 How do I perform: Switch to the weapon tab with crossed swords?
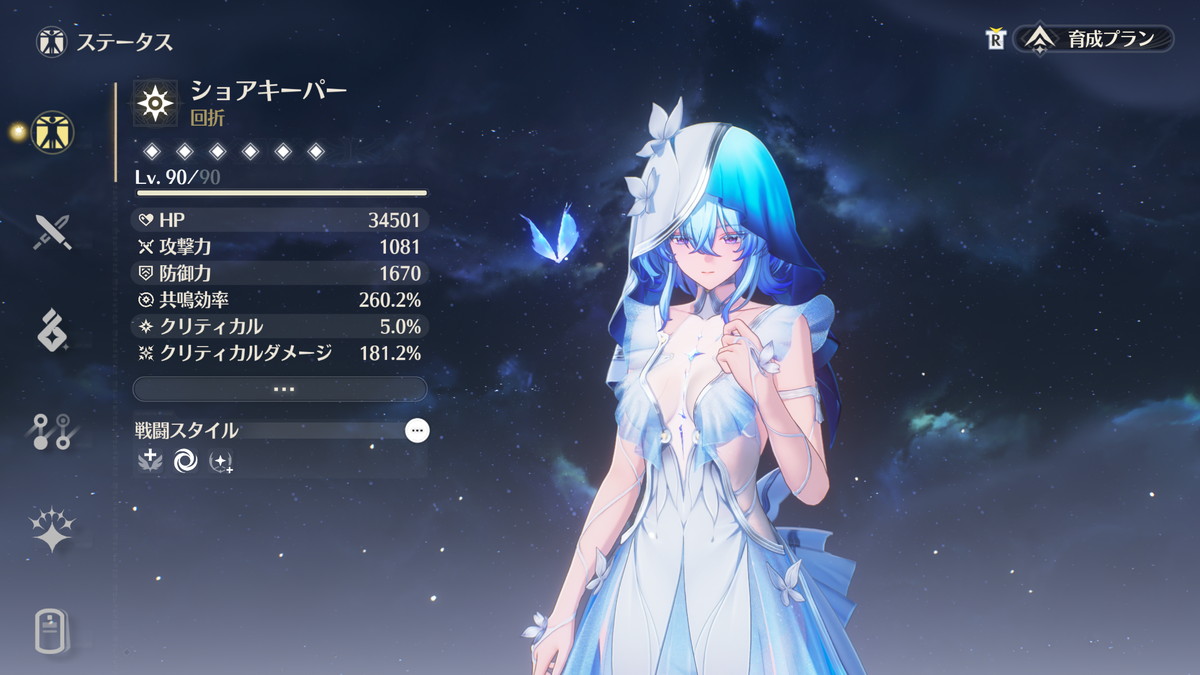[x=52, y=231]
